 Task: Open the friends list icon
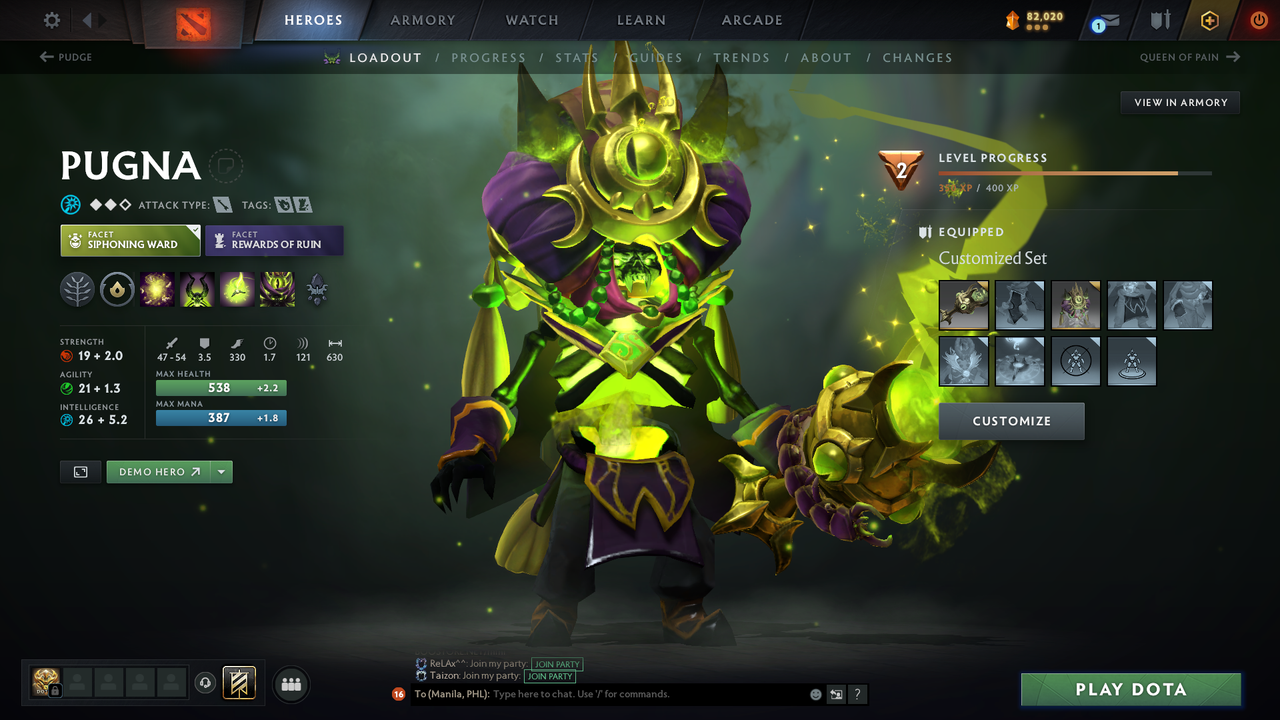291,684
